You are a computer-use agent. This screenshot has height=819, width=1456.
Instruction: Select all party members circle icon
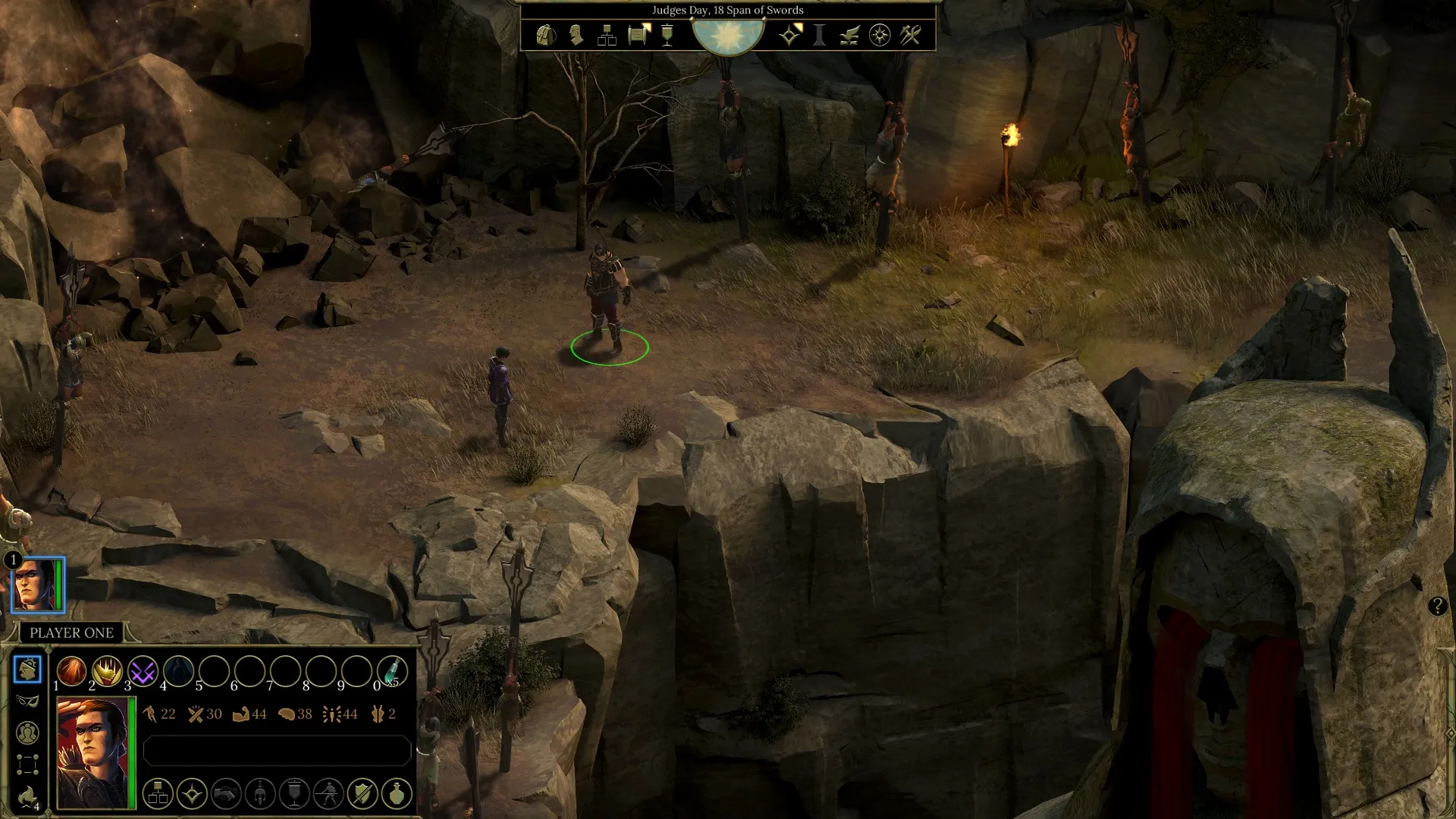tap(27, 733)
